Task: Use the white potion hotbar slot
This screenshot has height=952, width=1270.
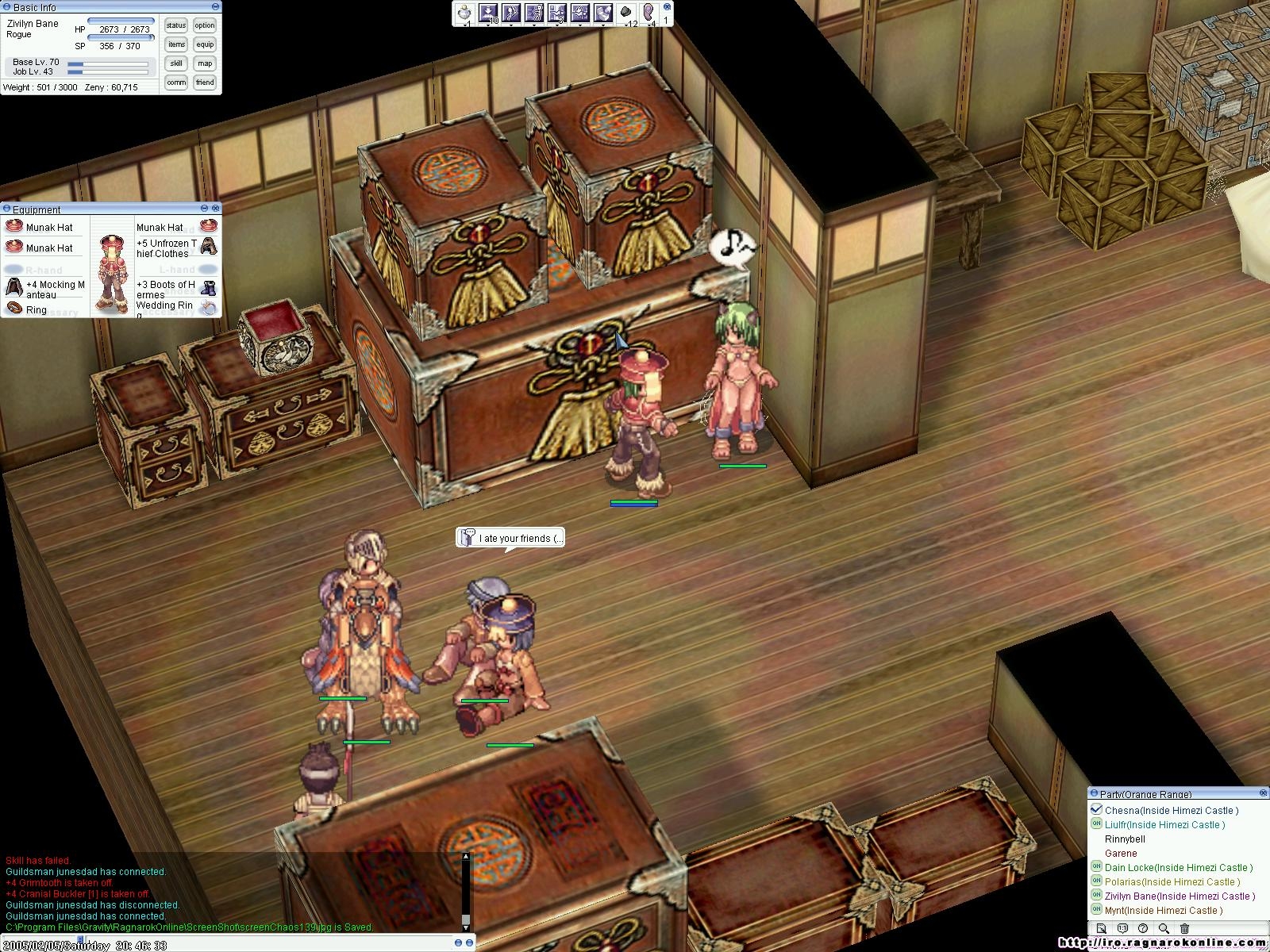Action: pyautogui.click(x=465, y=13)
